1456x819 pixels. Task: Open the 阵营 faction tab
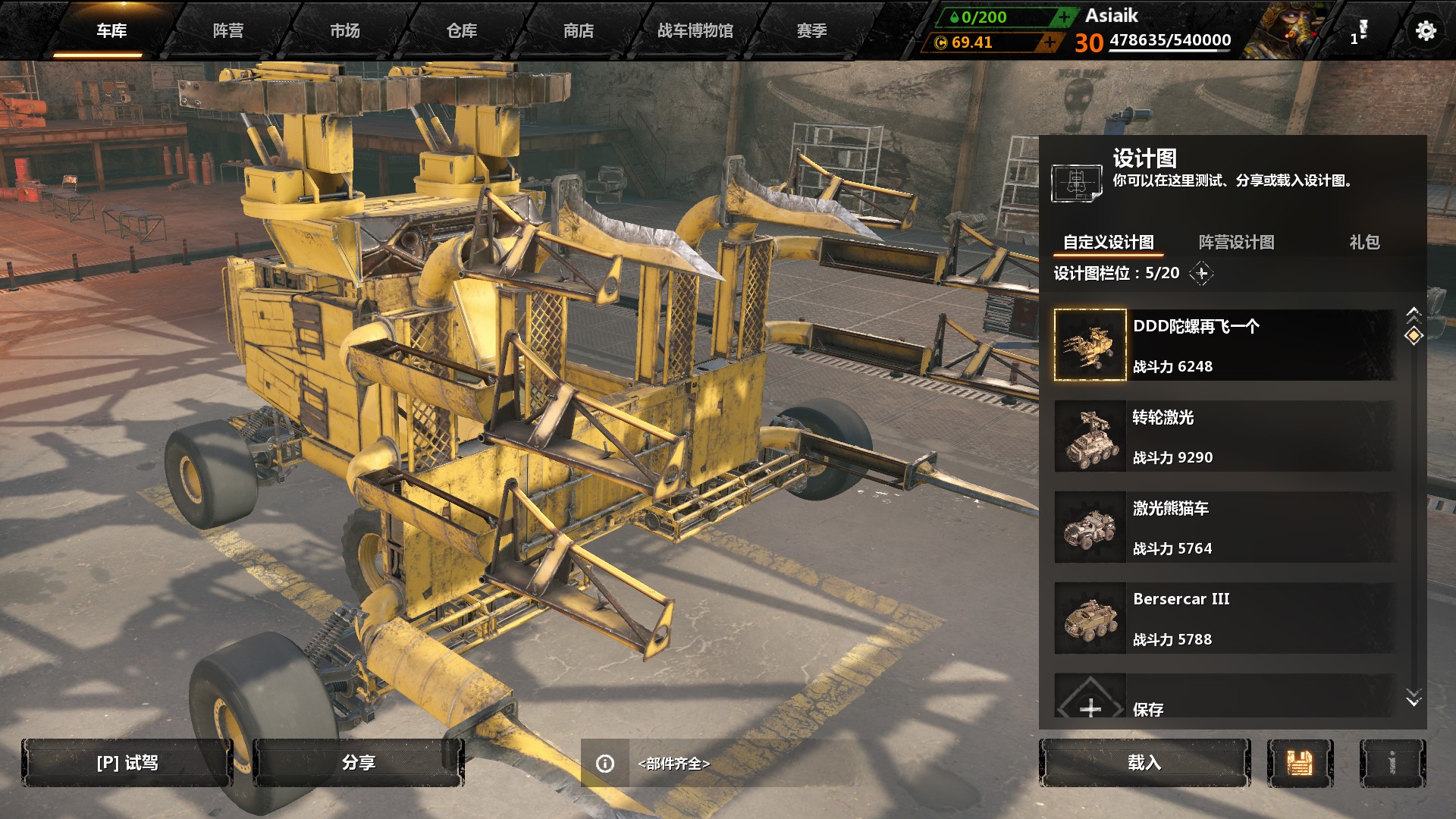point(228,30)
